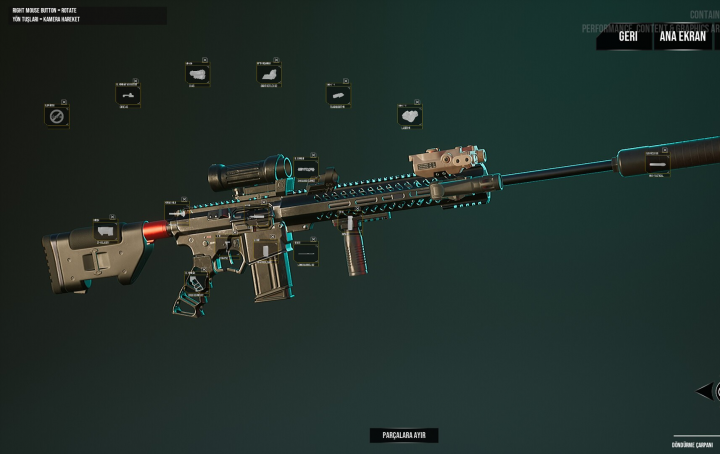The height and width of the screenshot is (454, 720).
Task: Return to ANA EKRAN main screen
Action: [683, 37]
